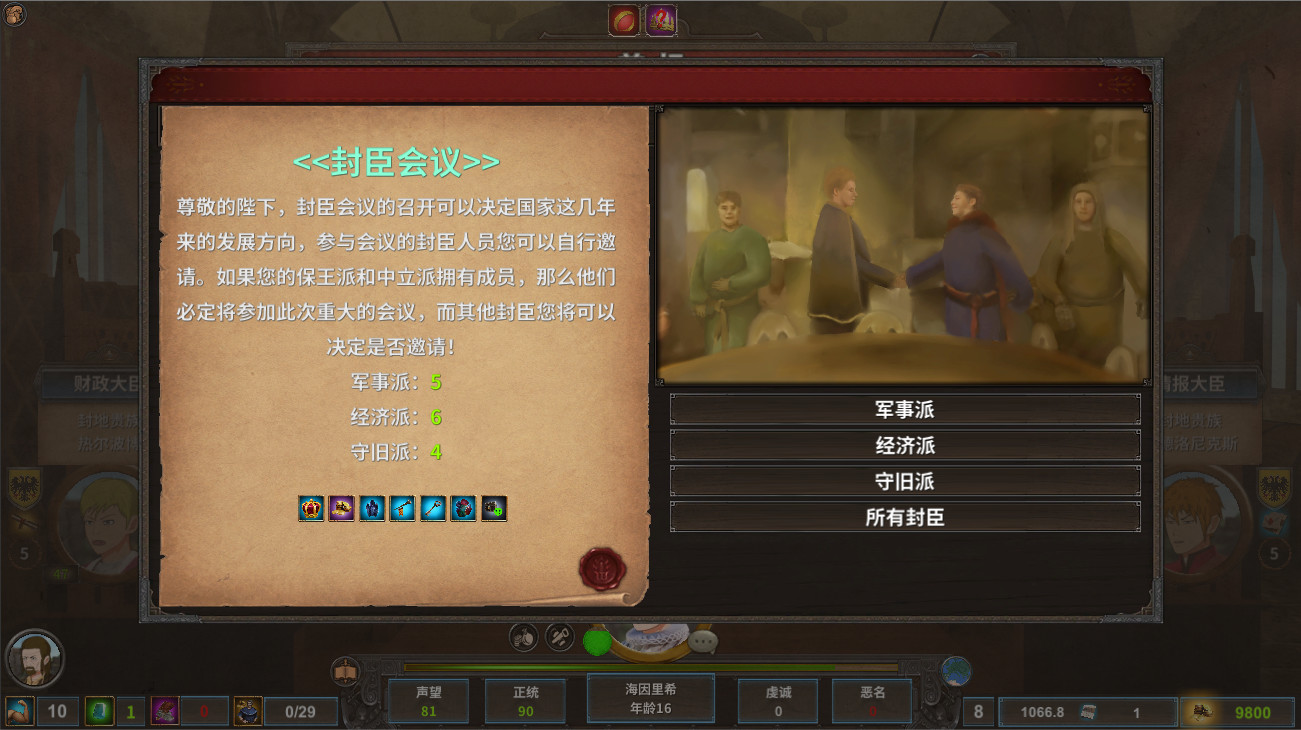Click the open book icon on the bottom bar
Screen dimensions: 1301x730
click(x=345, y=668)
